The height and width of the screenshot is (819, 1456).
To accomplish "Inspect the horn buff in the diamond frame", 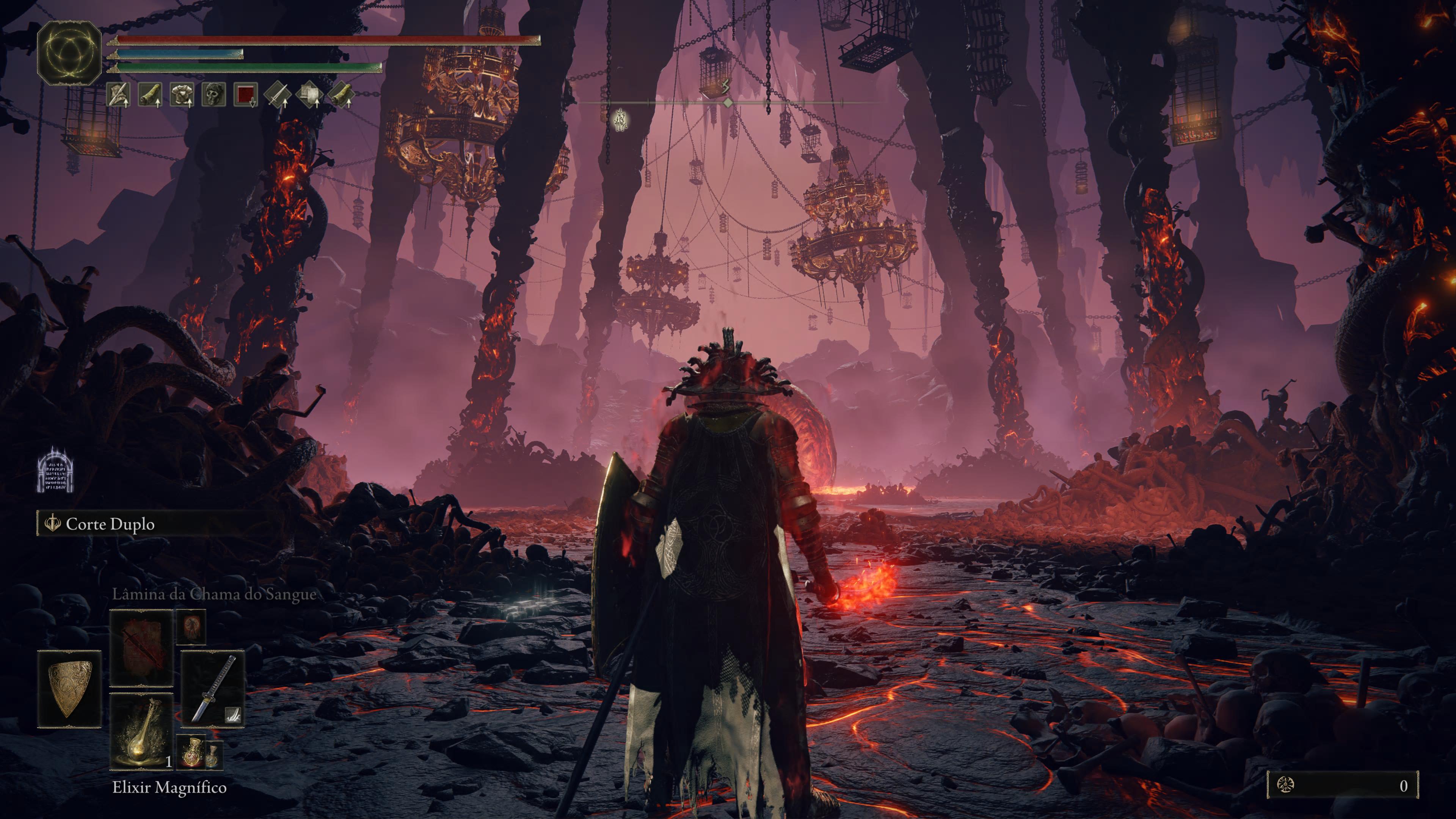I will click(x=341, y=95).
